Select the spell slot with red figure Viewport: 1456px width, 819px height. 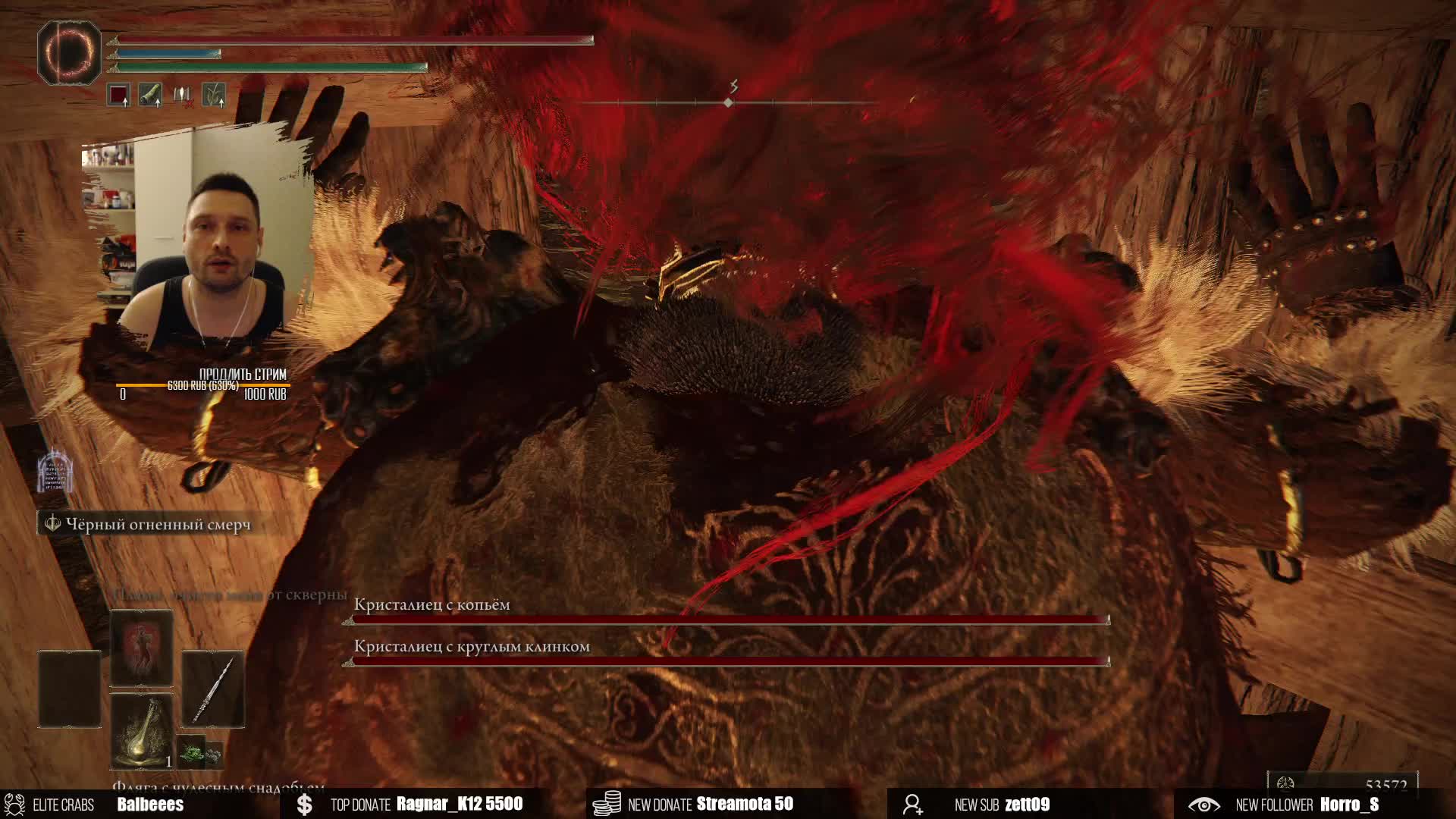(x=142, y=649)
